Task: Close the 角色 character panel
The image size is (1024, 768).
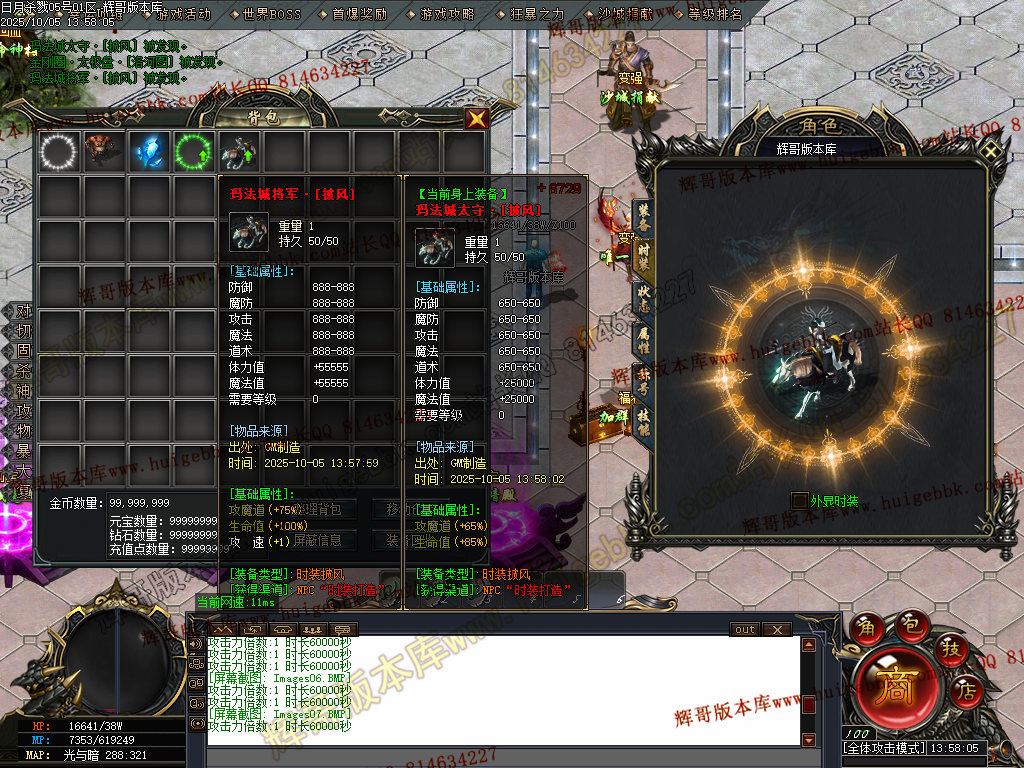Action: tap(990, 151)
